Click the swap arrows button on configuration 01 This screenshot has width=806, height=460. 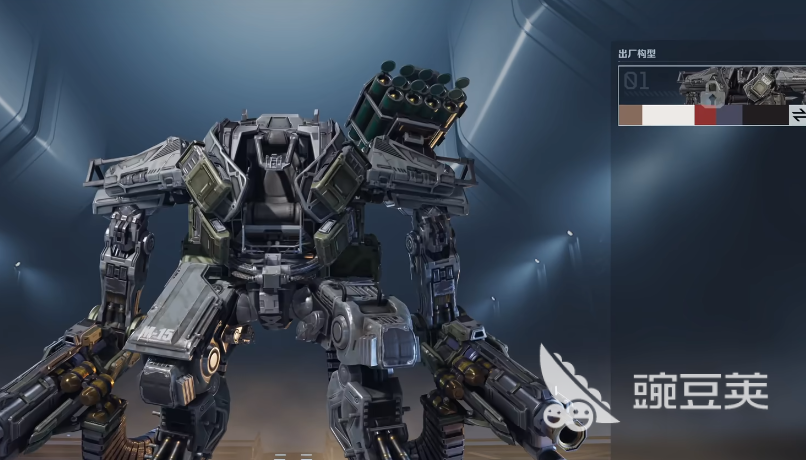[x=798, y=116]
